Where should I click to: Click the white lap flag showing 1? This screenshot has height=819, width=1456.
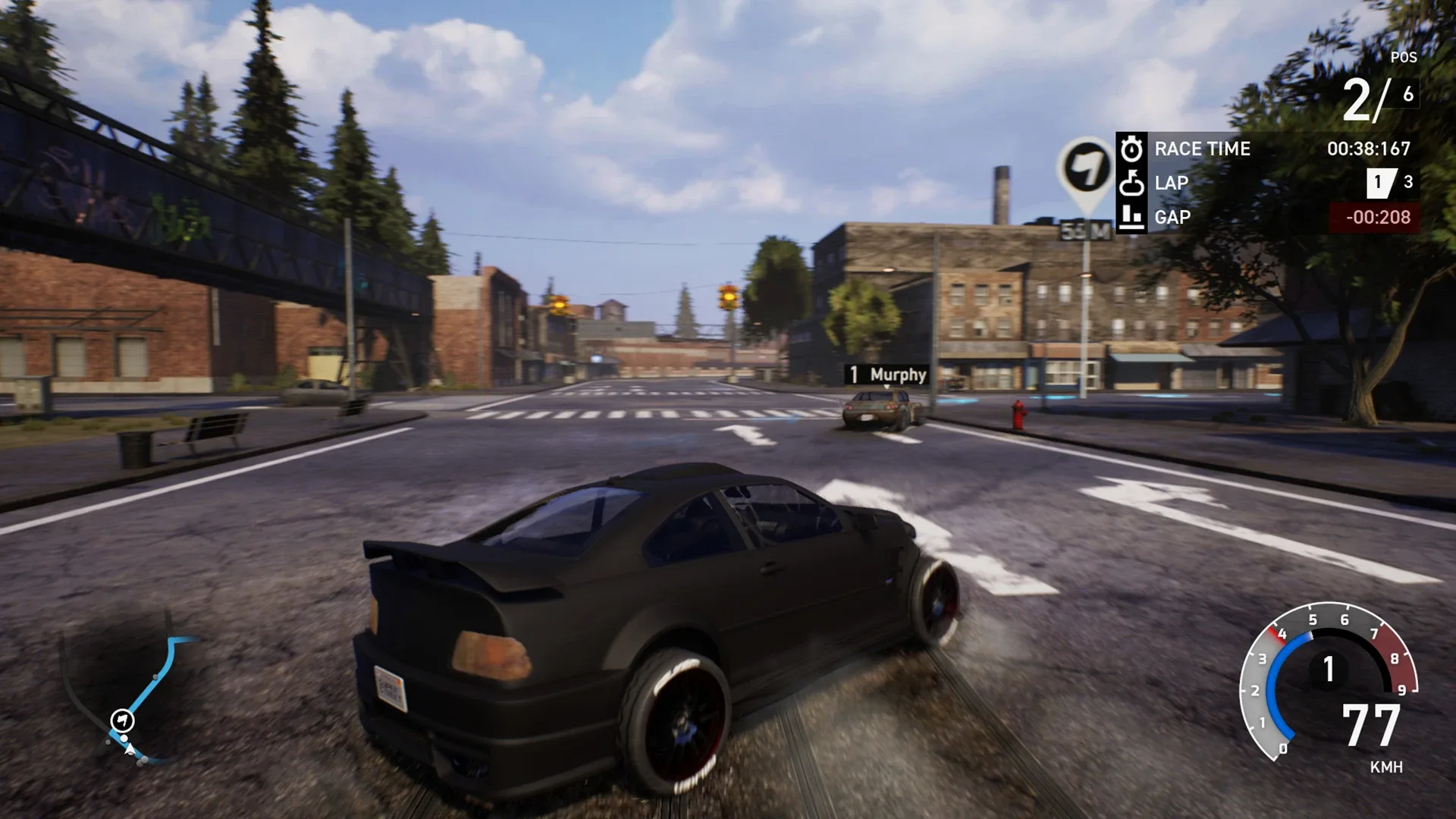click(x=1379, y=182)
